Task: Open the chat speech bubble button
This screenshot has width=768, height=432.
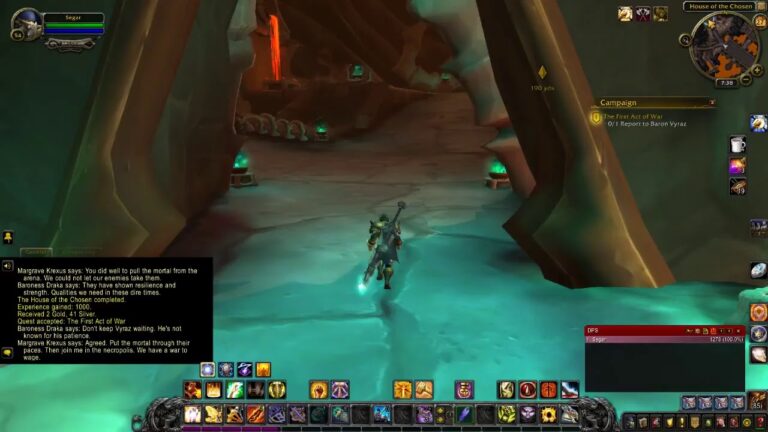Action: tap(7, 352)
